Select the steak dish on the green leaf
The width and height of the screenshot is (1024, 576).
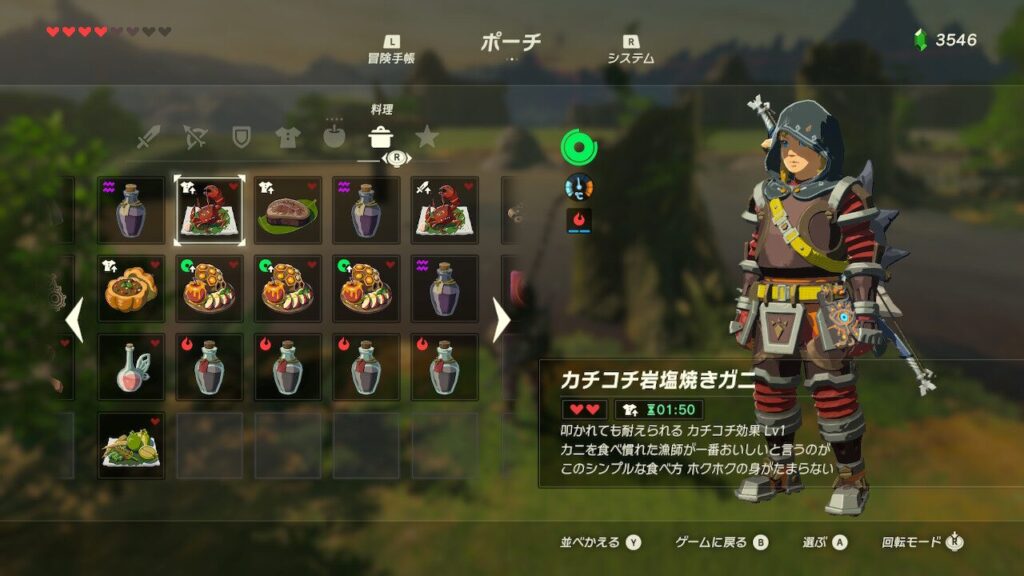point(287,211)
